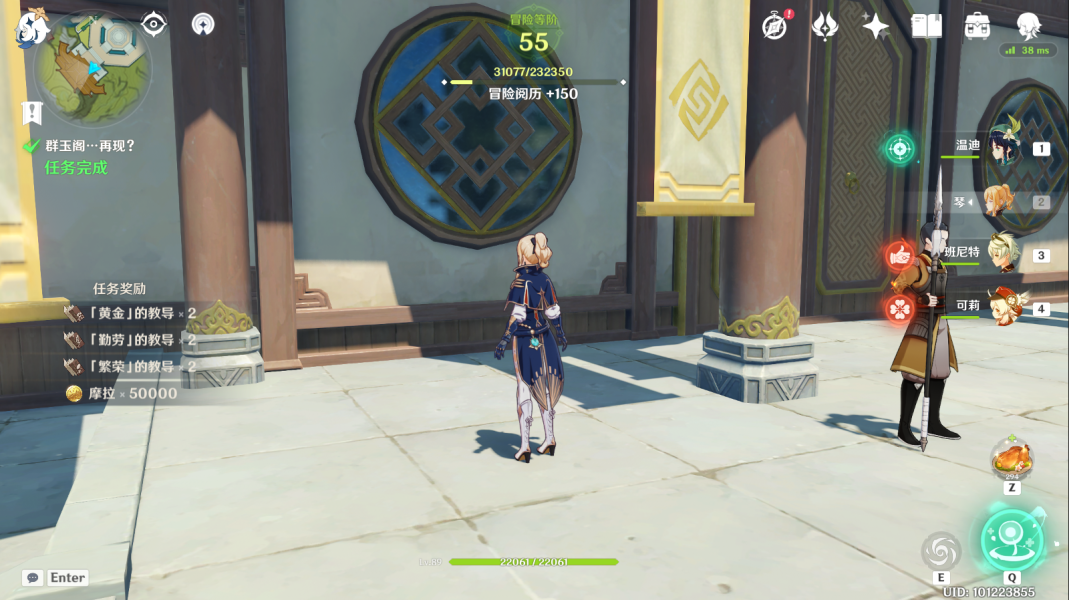Switch to party member 班尼特
The width and height of the screenshot is (1069, 600).
pyautogui.click(x=1003, y=255)
